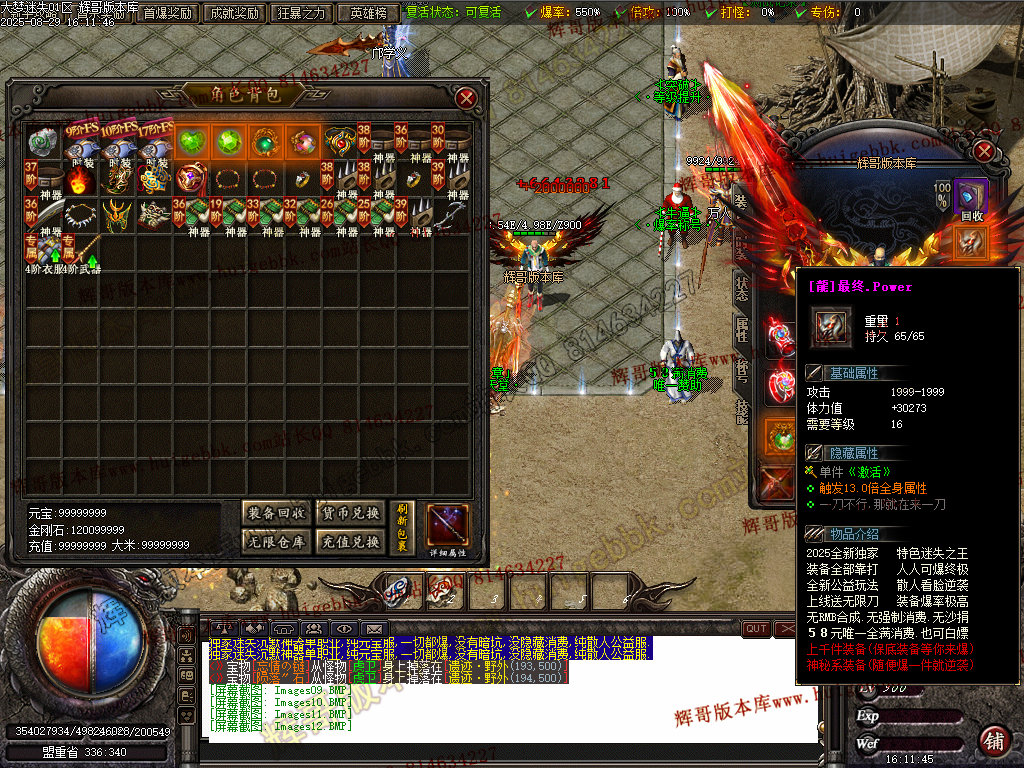Open the 货币兑换 currency exchange
The width and height of the screenshot is (1024, 768).
(349, 513)
